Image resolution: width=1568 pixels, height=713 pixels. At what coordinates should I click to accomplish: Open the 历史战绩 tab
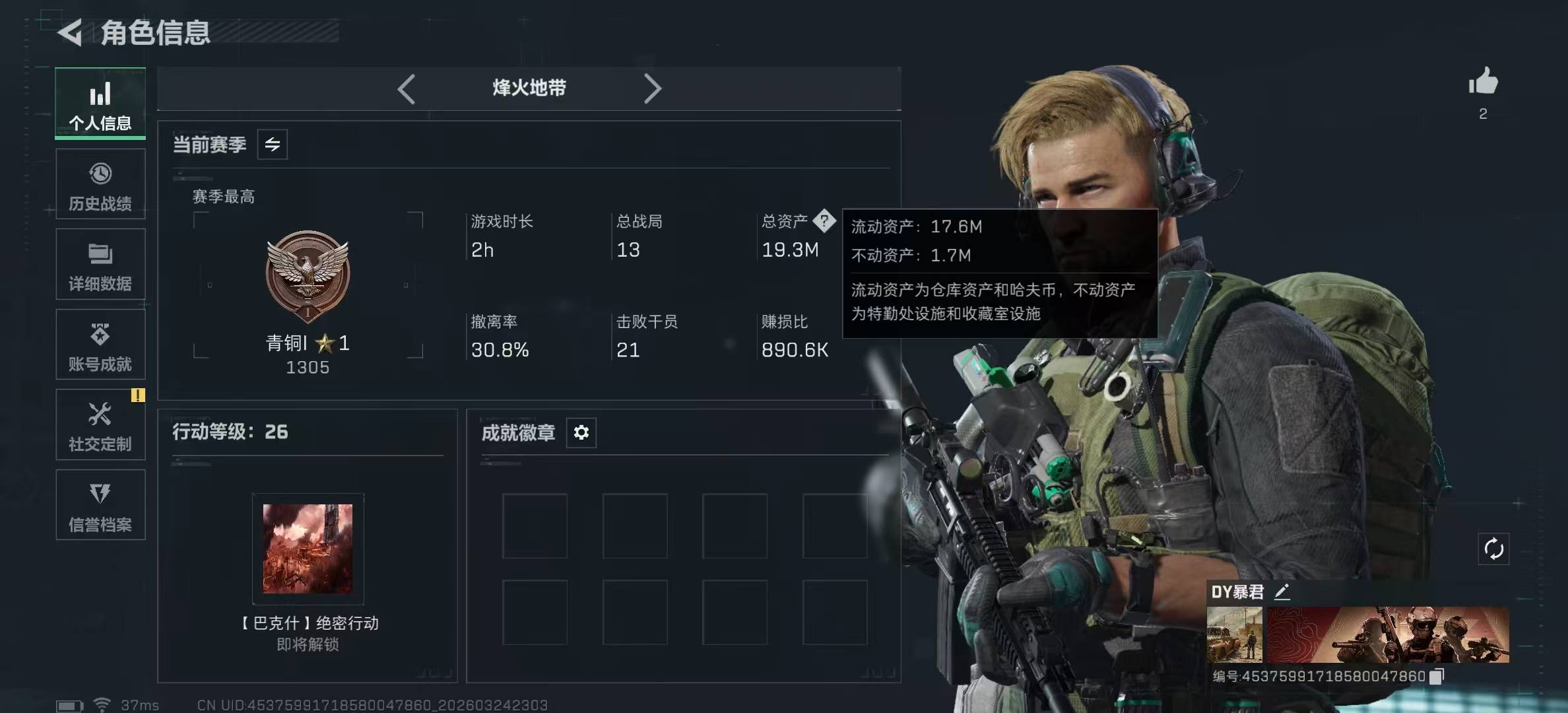click(x=100, y=185)
